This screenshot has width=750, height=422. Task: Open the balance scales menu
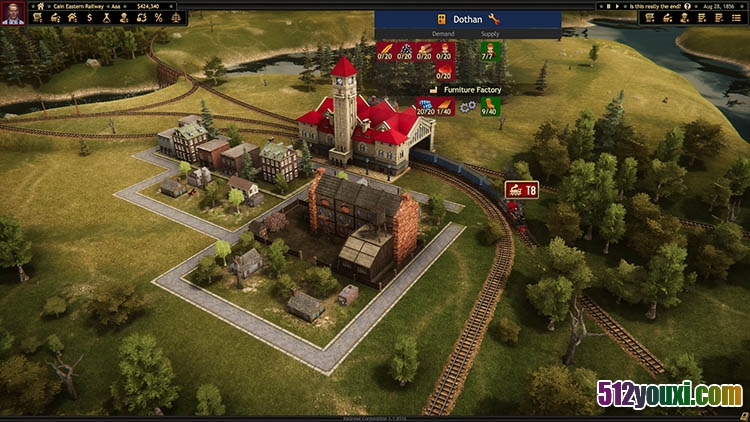176,17
